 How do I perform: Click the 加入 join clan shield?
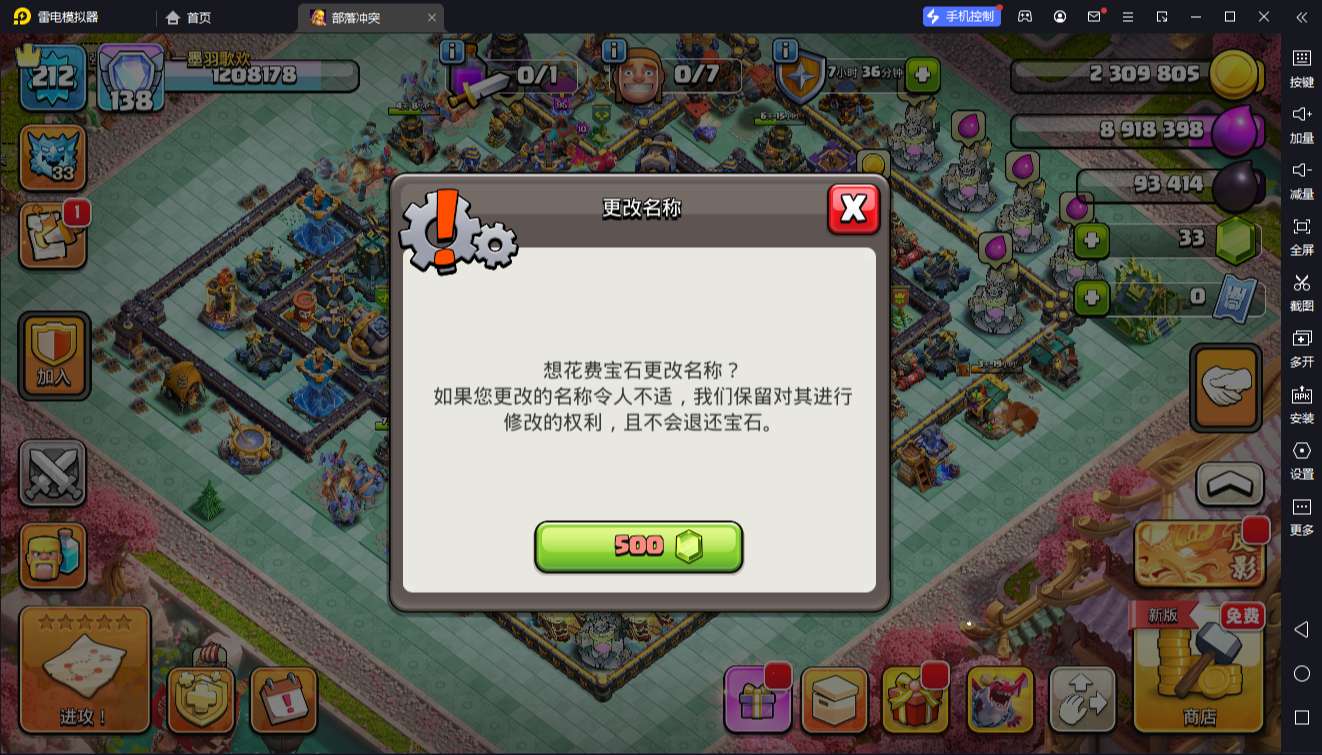point(54,357)
